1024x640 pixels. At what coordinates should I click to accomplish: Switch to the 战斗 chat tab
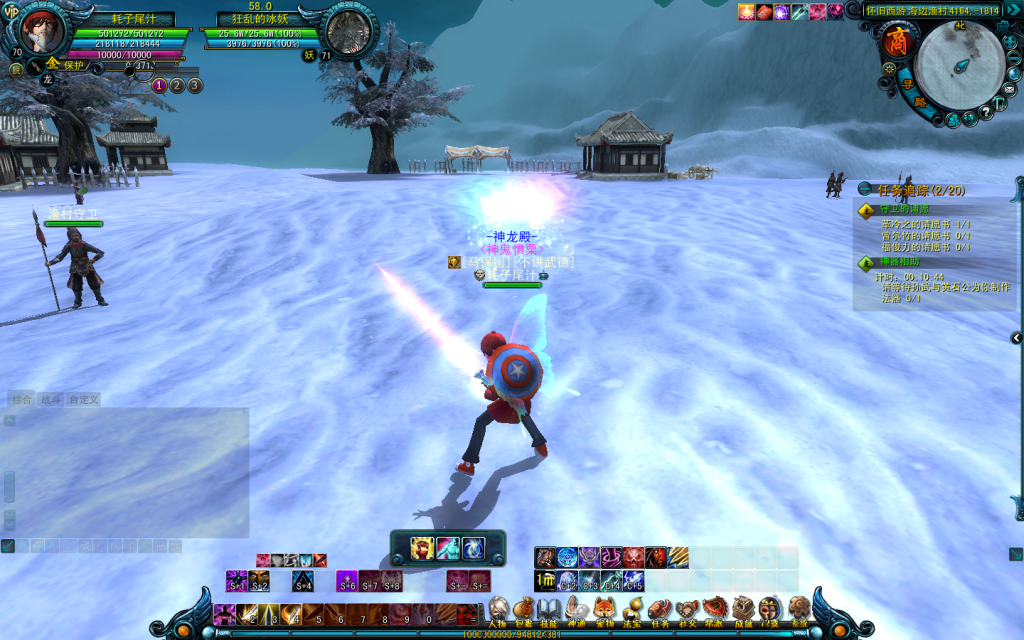[x=49, y=399]
